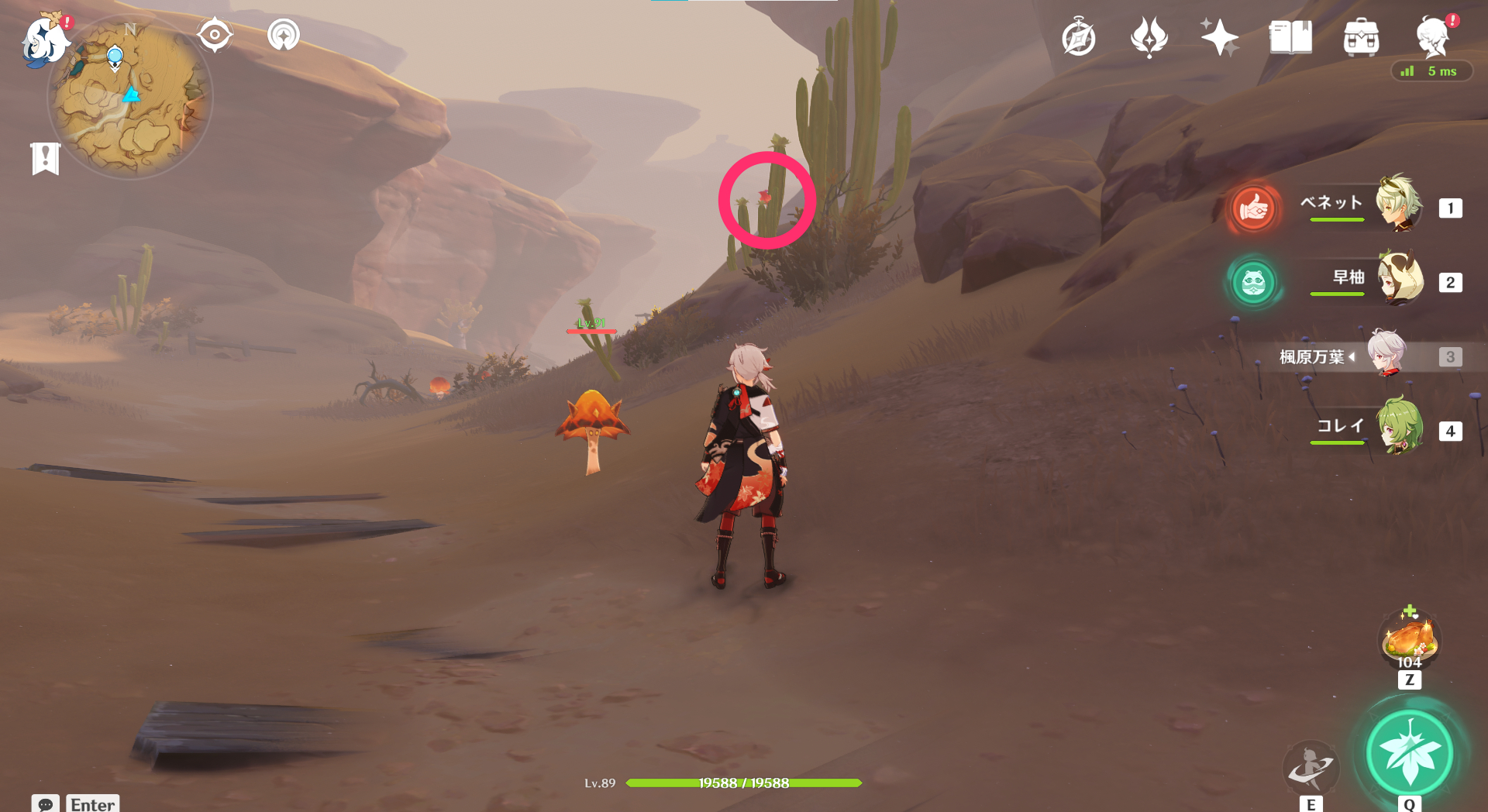Open the co-op broadcast icon near minimap

point(283,34)
